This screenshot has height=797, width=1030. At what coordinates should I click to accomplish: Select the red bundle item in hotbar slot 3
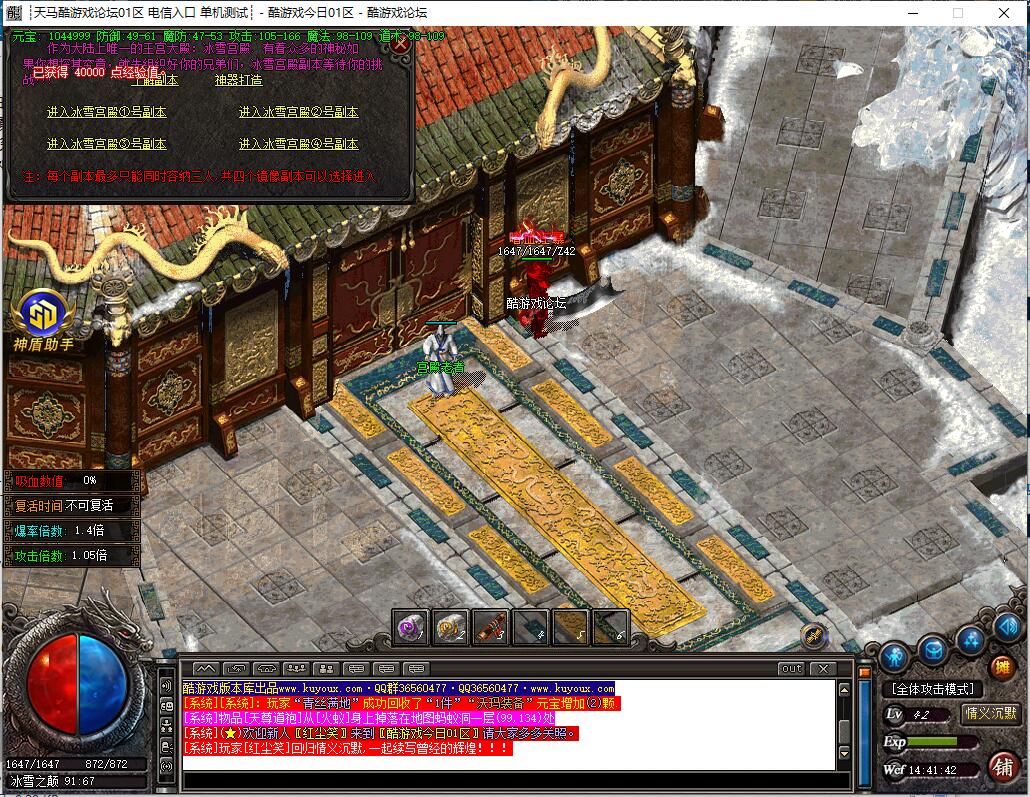tap(490, 627)
